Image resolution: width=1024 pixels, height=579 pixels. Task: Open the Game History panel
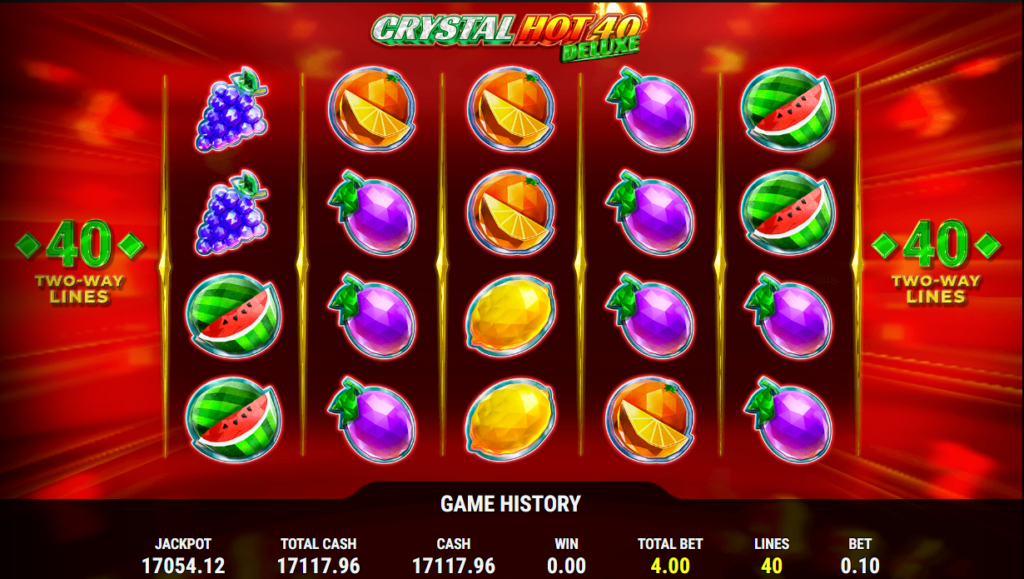[x=511, y=504]
